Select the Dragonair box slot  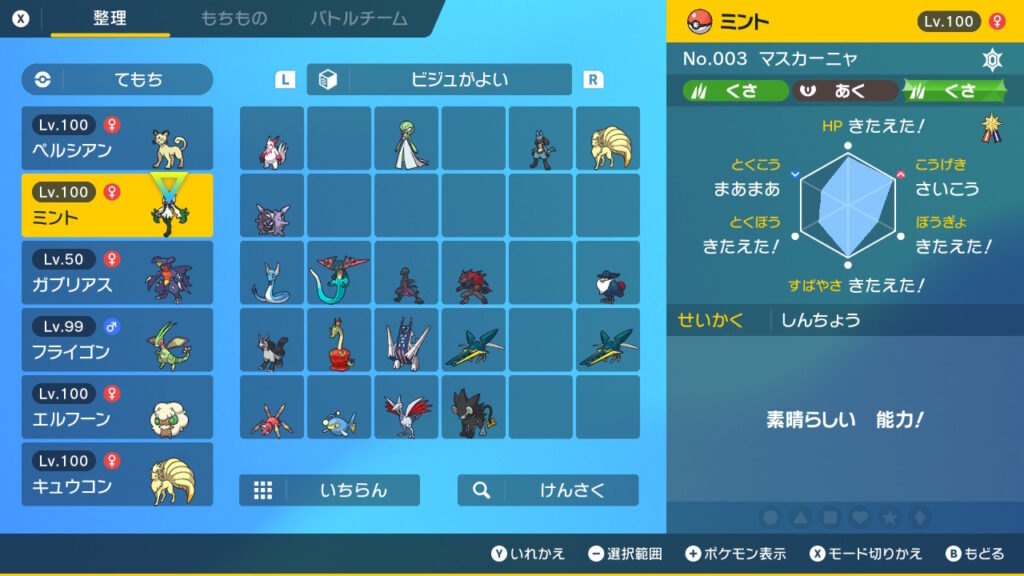(x=272, y=273)
